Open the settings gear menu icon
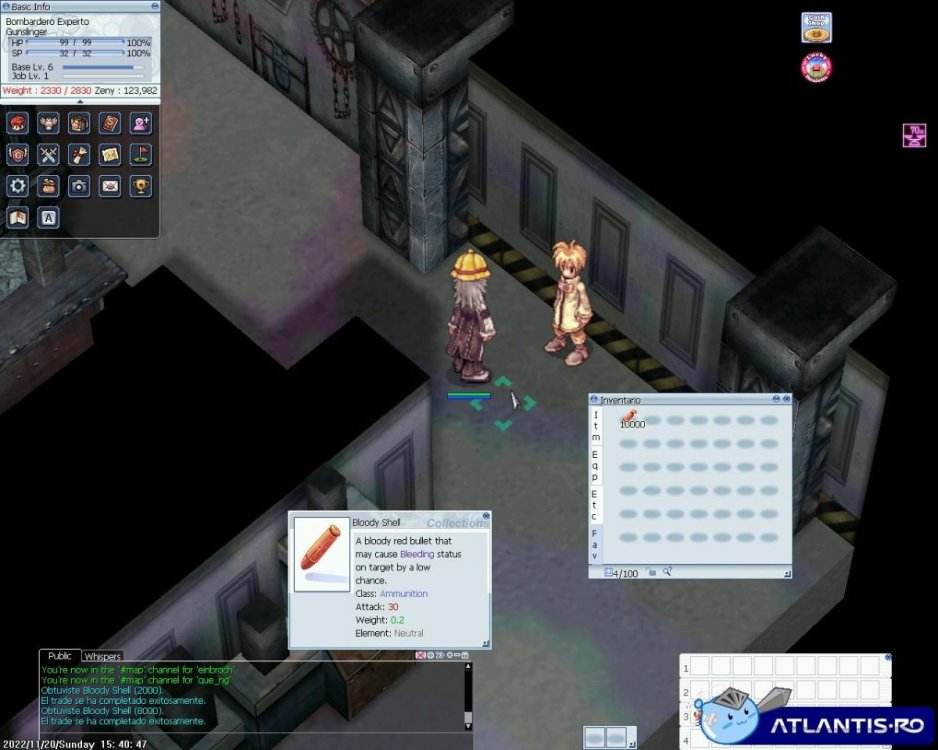Viewport: 938px width, 750px height. (x=18, y=186)
